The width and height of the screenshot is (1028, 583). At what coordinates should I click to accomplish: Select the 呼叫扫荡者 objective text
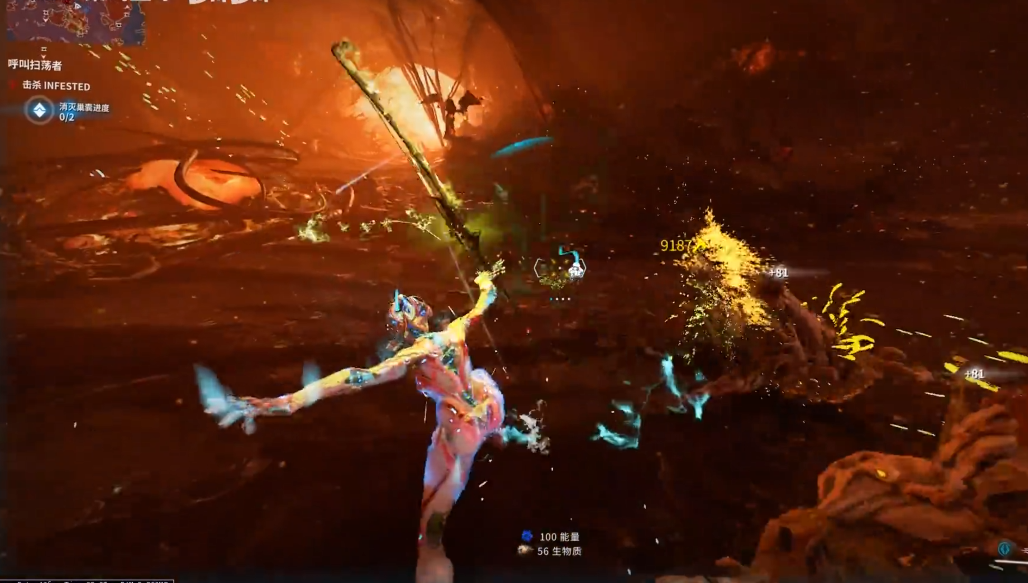pyautogui.click(x=35, y=65)
